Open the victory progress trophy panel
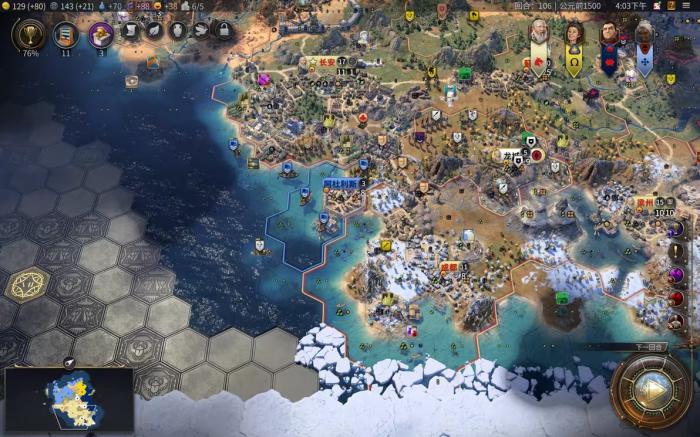The width and height of the screenshot is (700, 437). click(x=29, y=36)
